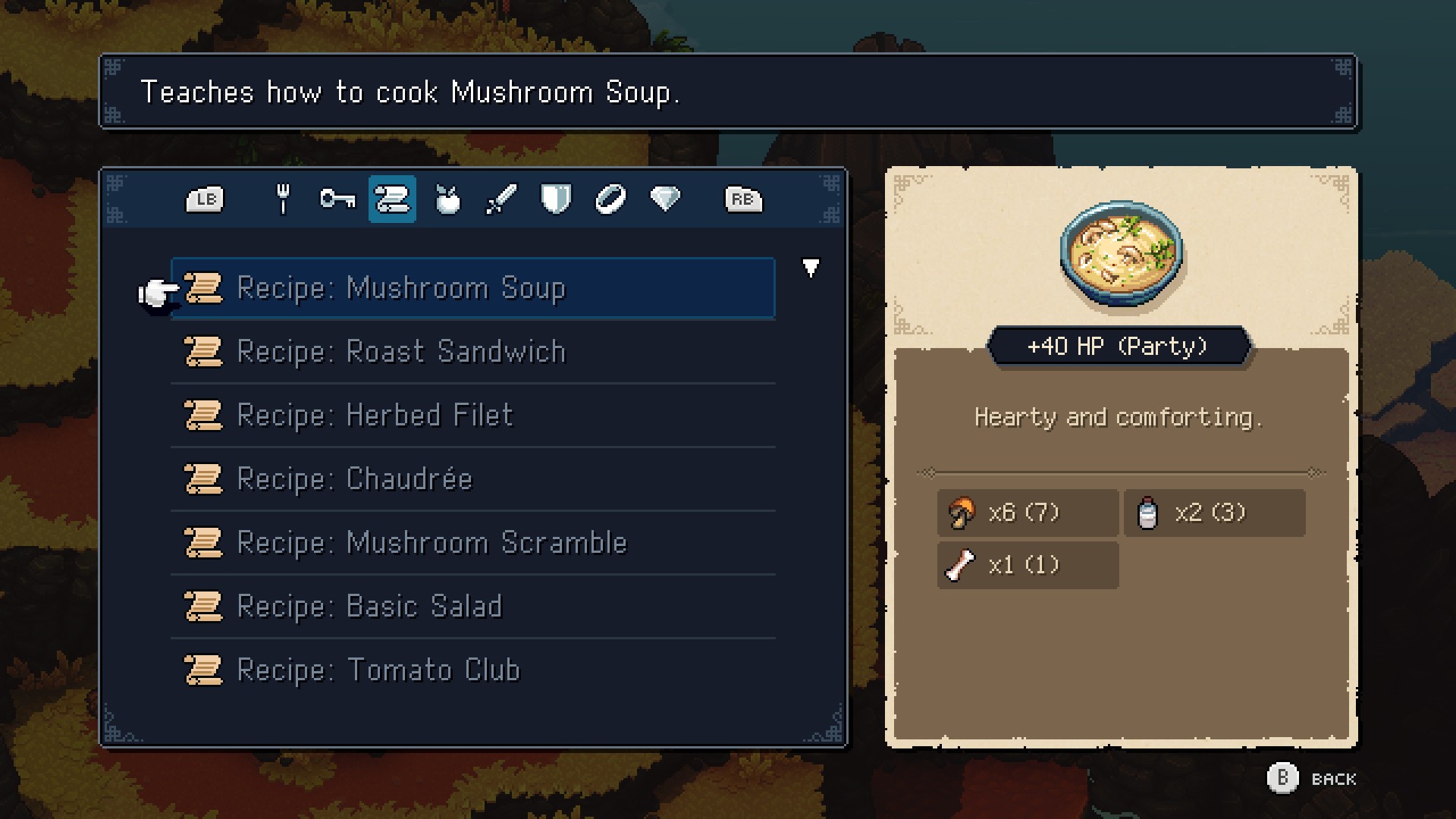Select the mushroom ingredient requirement
This screenshot has height=819, width=1456.
pyautogui.click(x=1028, y=513)
